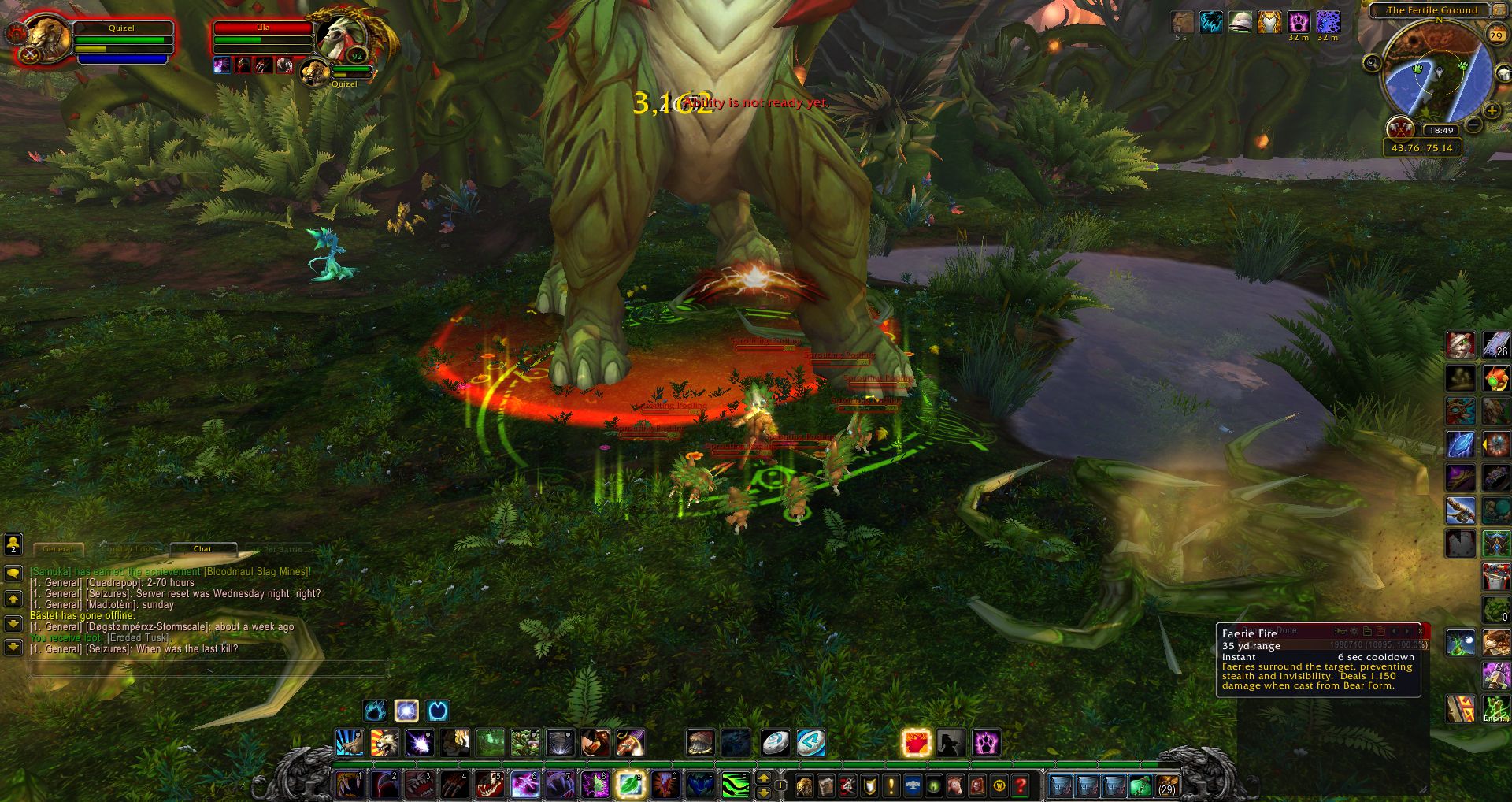
Task: Open the spellbook from the micro menu
Action: (825, 785)
